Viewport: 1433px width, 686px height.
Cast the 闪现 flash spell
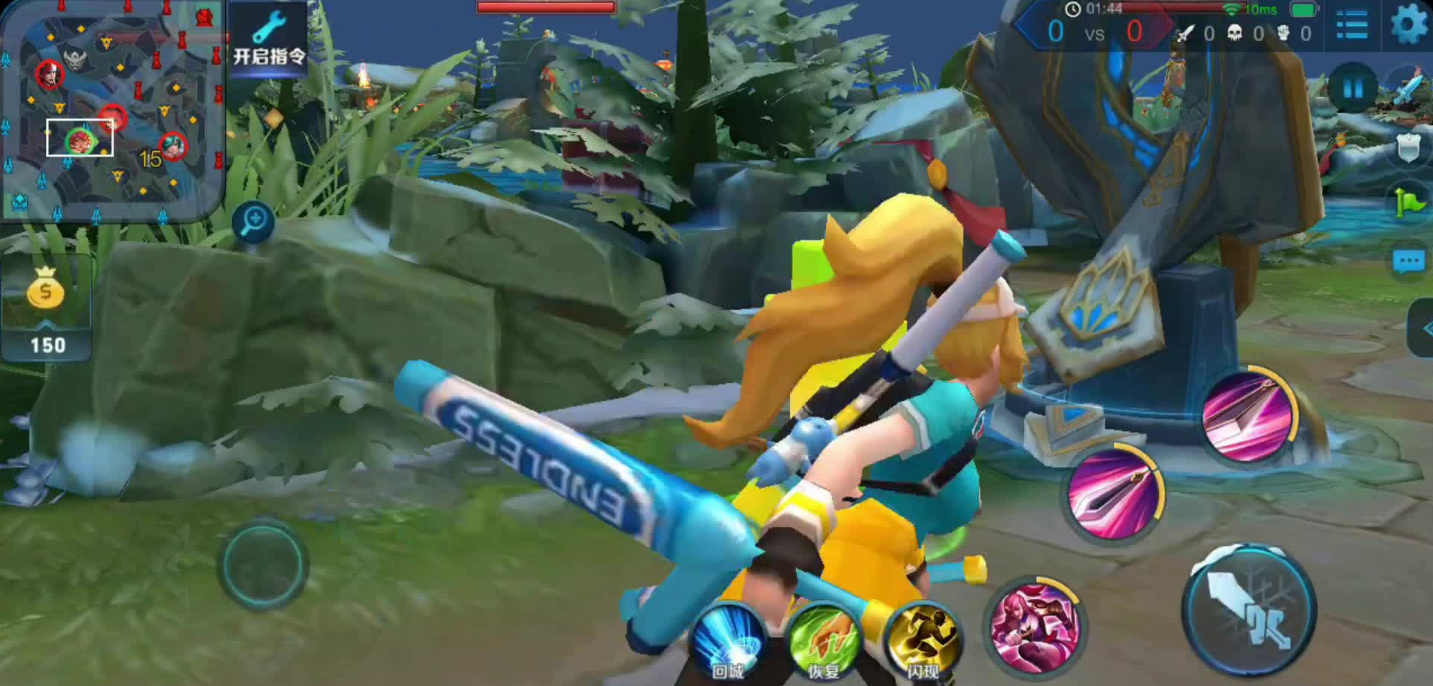922,640
